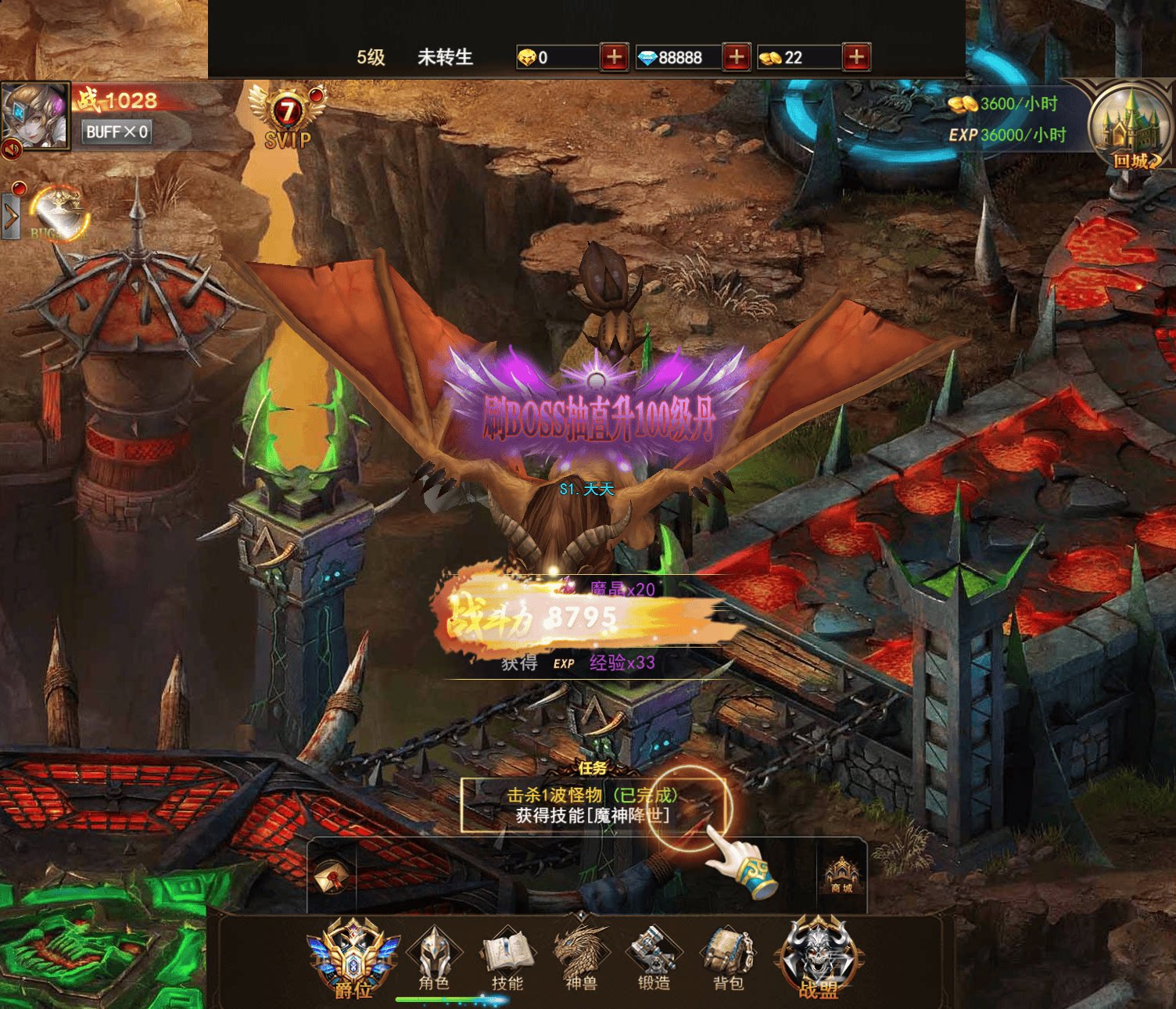The width and height of the screenshot is (1176, 1009).
Task: Click the 回城 return-to-city button
Action: 1131,129
